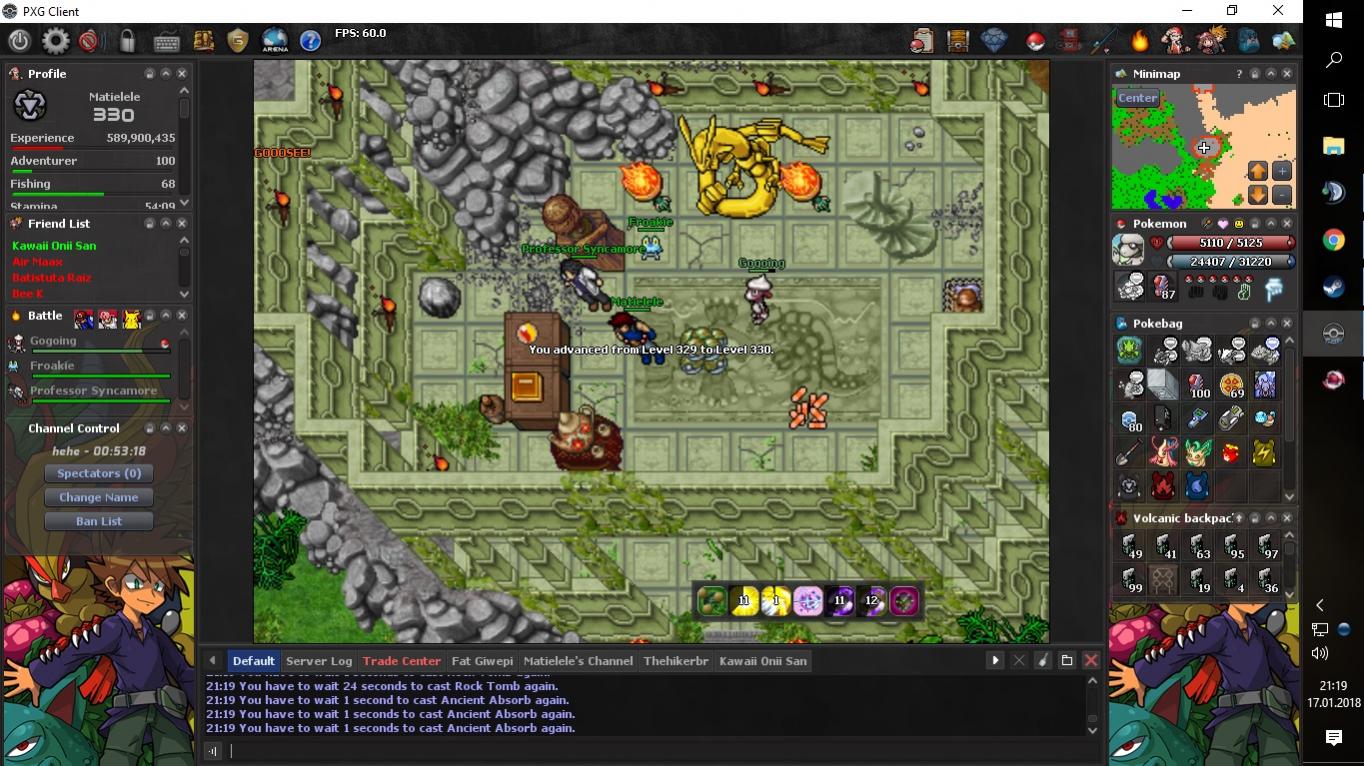The width and height of the screenshot is (1364, 766).
Task: Switch to the Server Log chat tab
Action: click(x=319, y=661)
